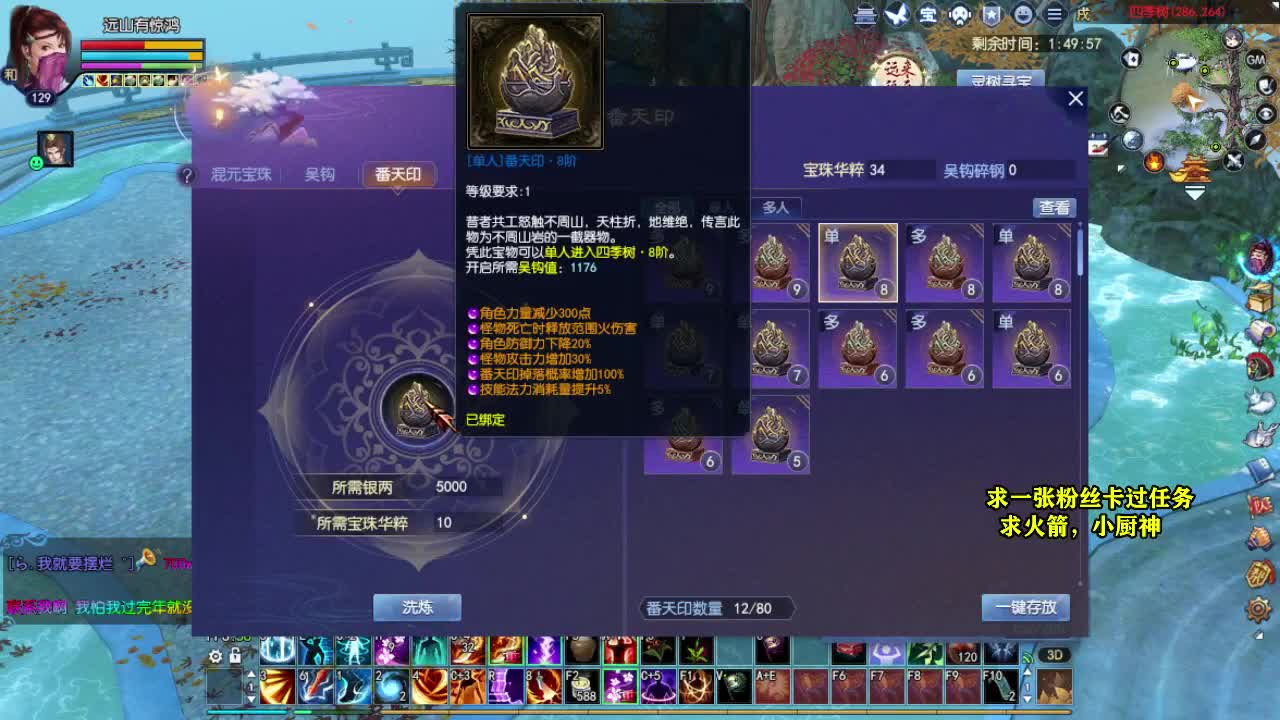
Task: Click the question mark help icon beside tabs
Action: coord(186,175)
